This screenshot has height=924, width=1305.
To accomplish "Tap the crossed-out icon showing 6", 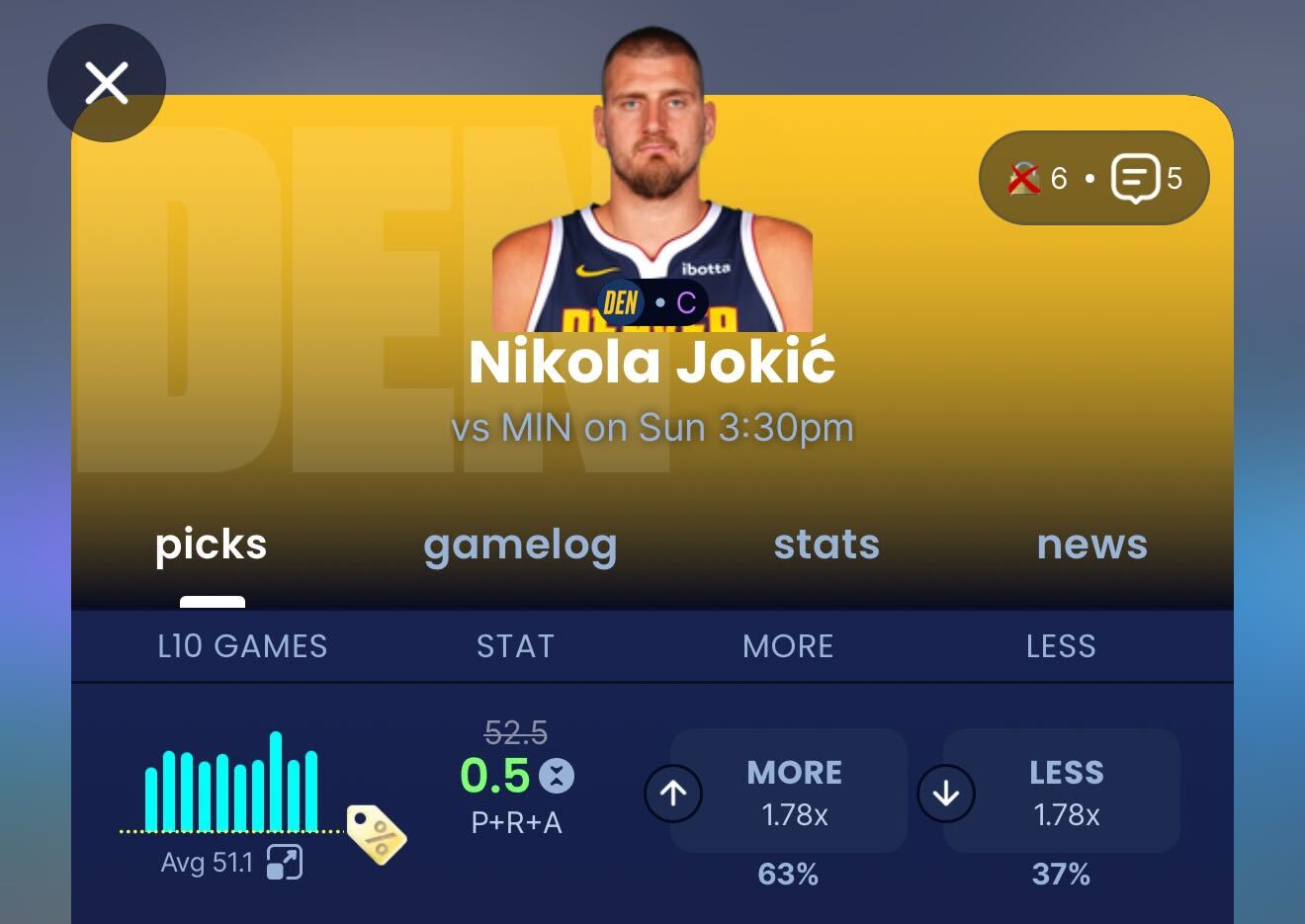I will [1025, 179].
